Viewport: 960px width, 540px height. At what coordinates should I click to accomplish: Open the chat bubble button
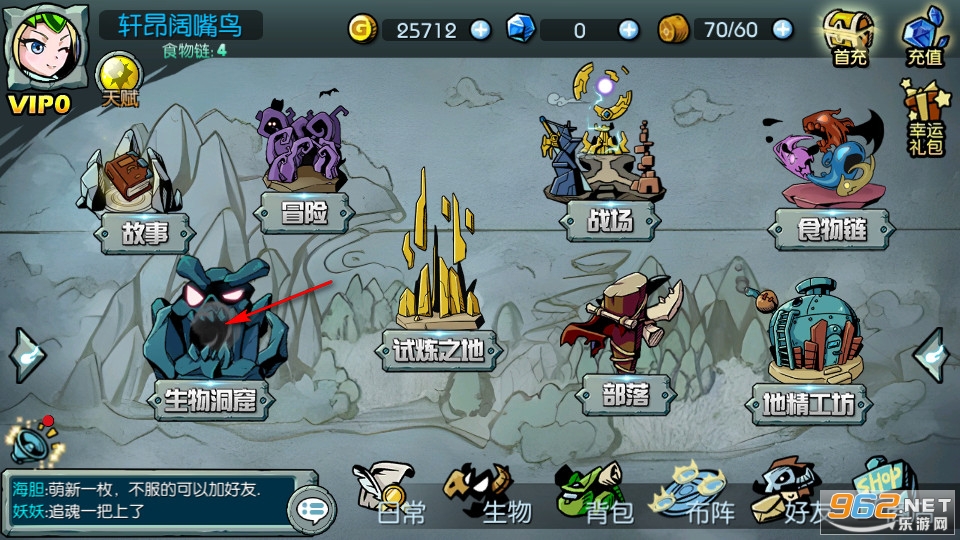tap(312, 510)
